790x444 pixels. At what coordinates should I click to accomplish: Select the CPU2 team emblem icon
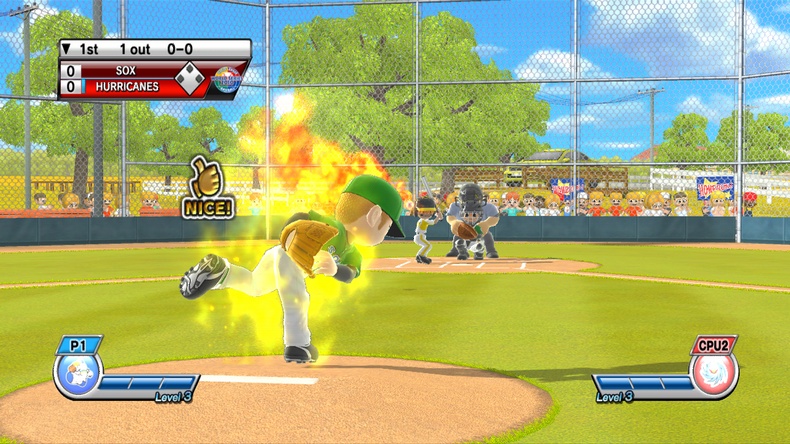pos(714,375)
